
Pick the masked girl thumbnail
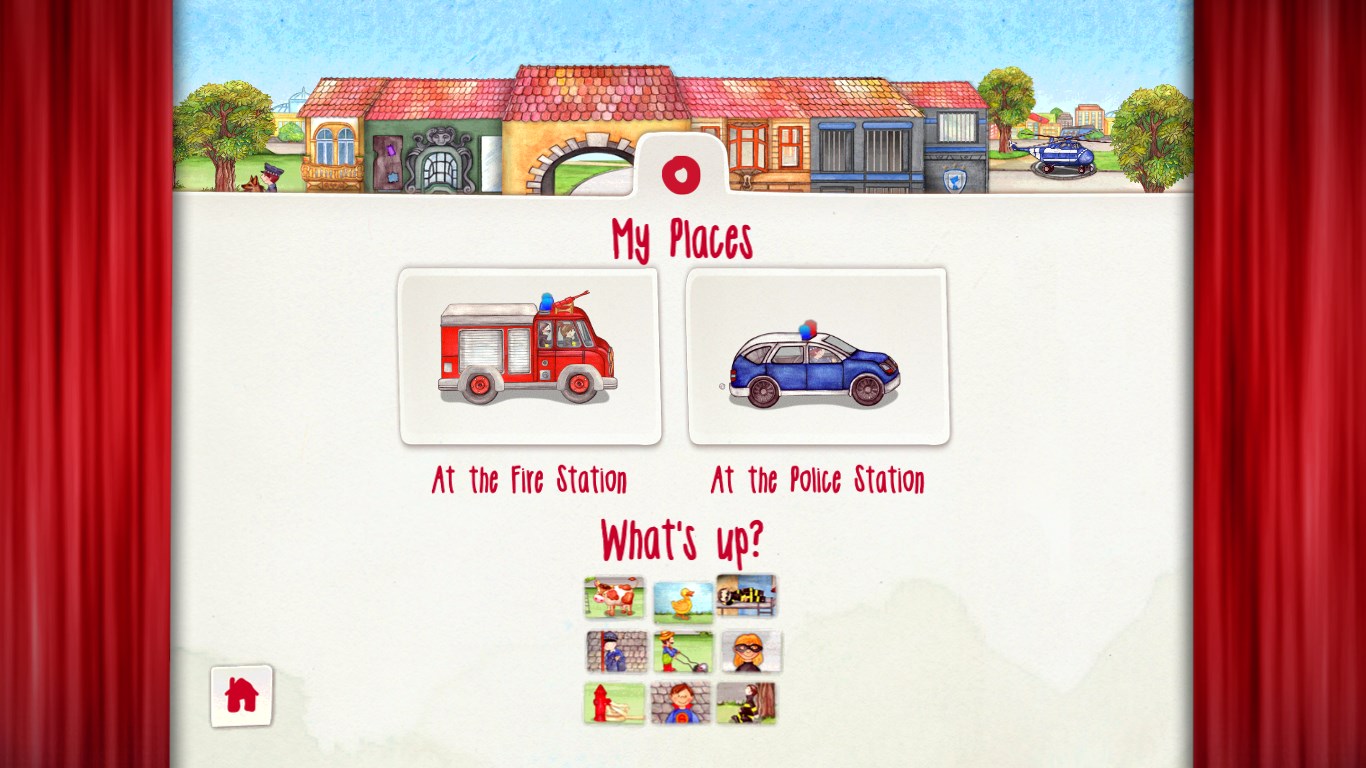pyautogui.click(x=751, y=652)
